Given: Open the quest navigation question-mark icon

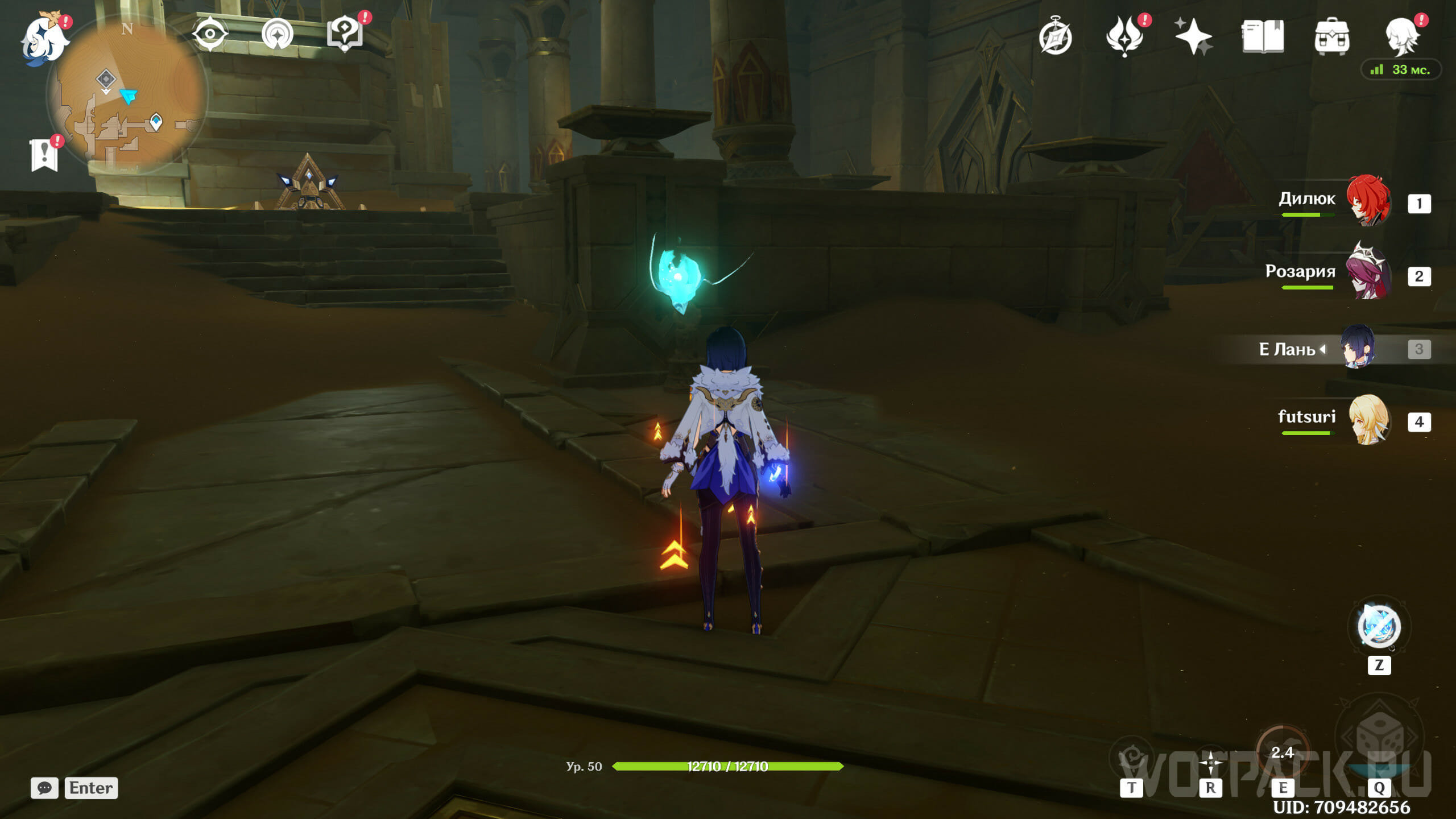Looking at the screenshot, I should coord(345,34).
